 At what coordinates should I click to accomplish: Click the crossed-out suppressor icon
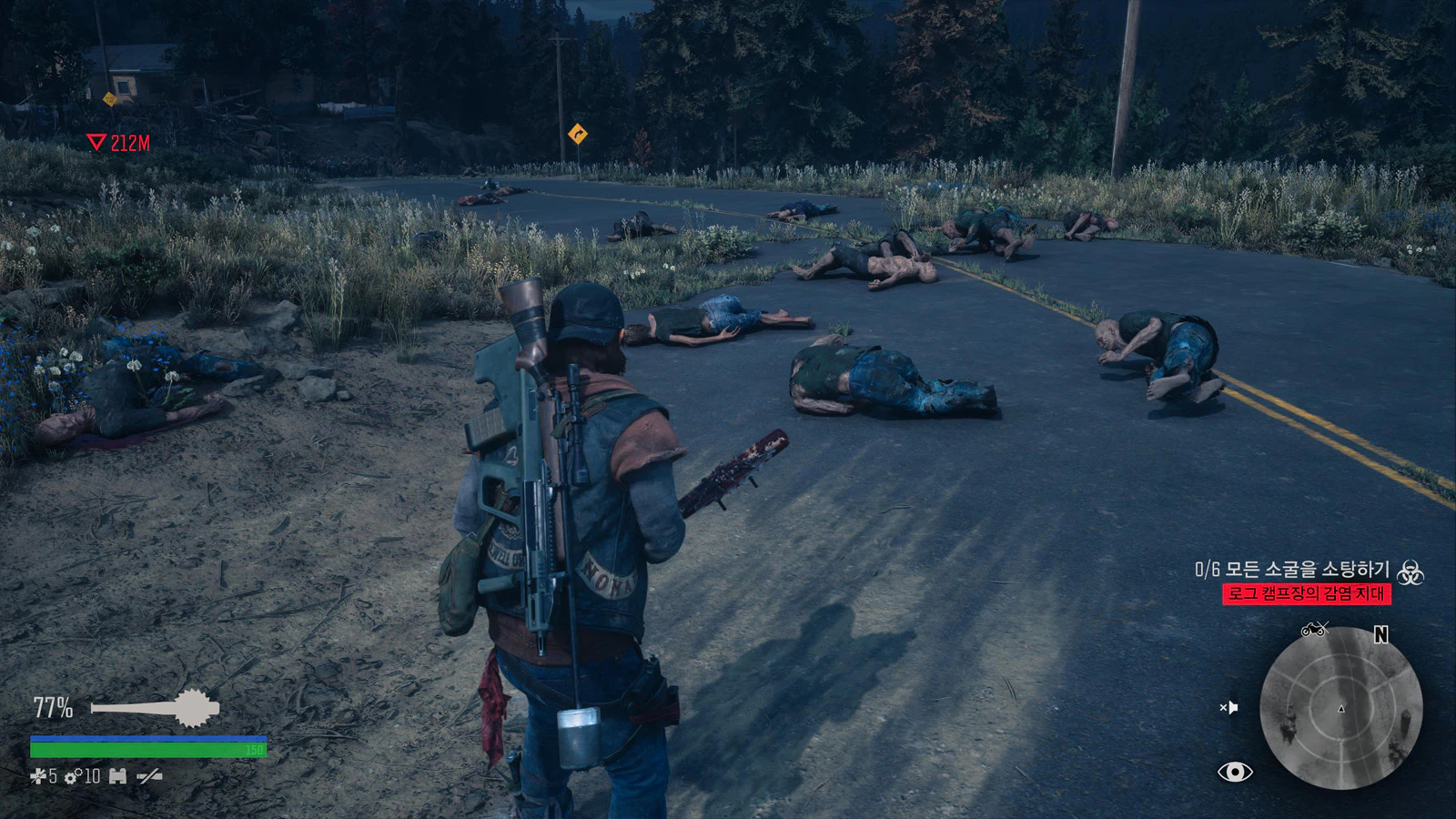(149, 776)
